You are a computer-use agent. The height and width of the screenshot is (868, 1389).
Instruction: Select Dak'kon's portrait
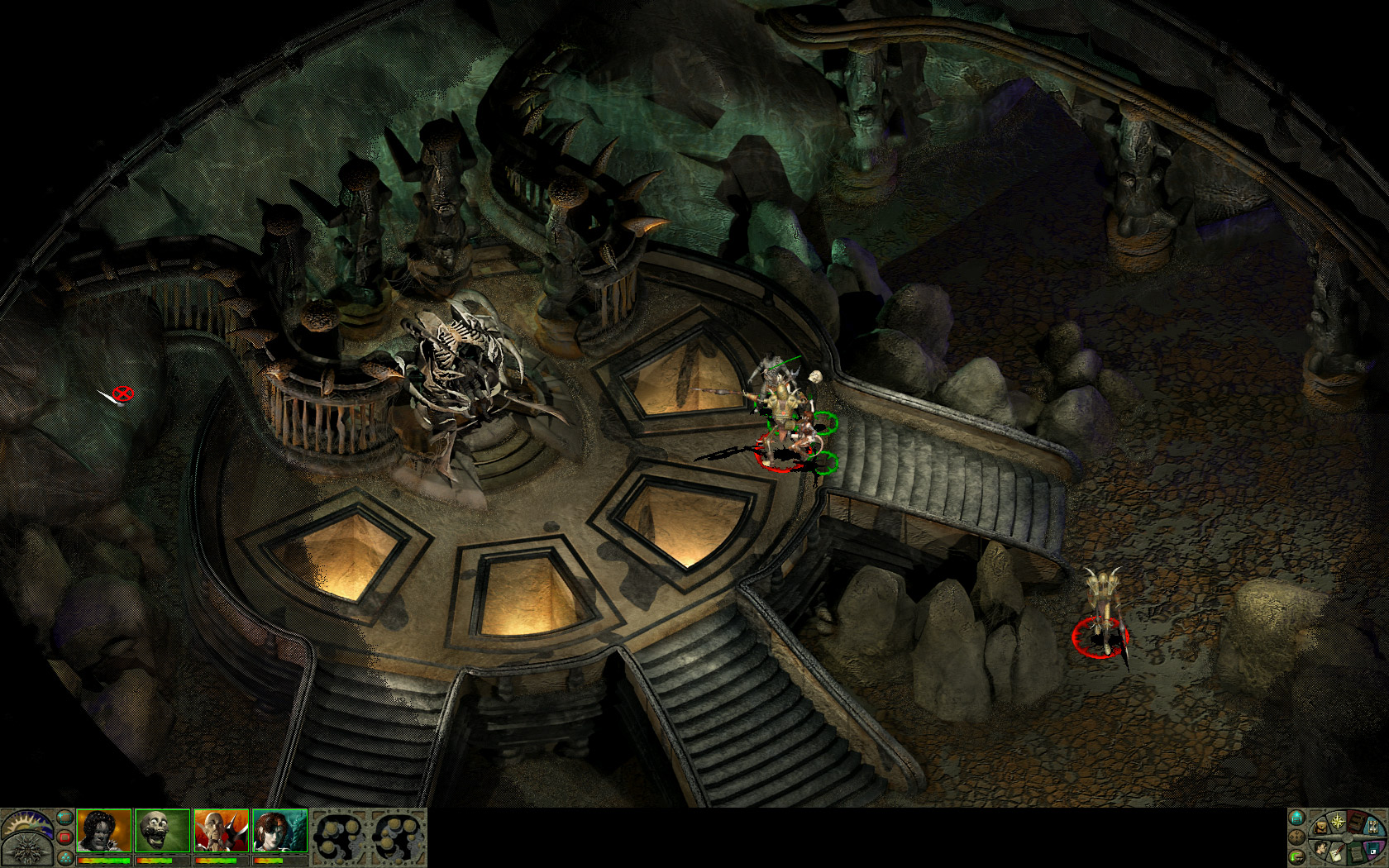tap(221, 831)
